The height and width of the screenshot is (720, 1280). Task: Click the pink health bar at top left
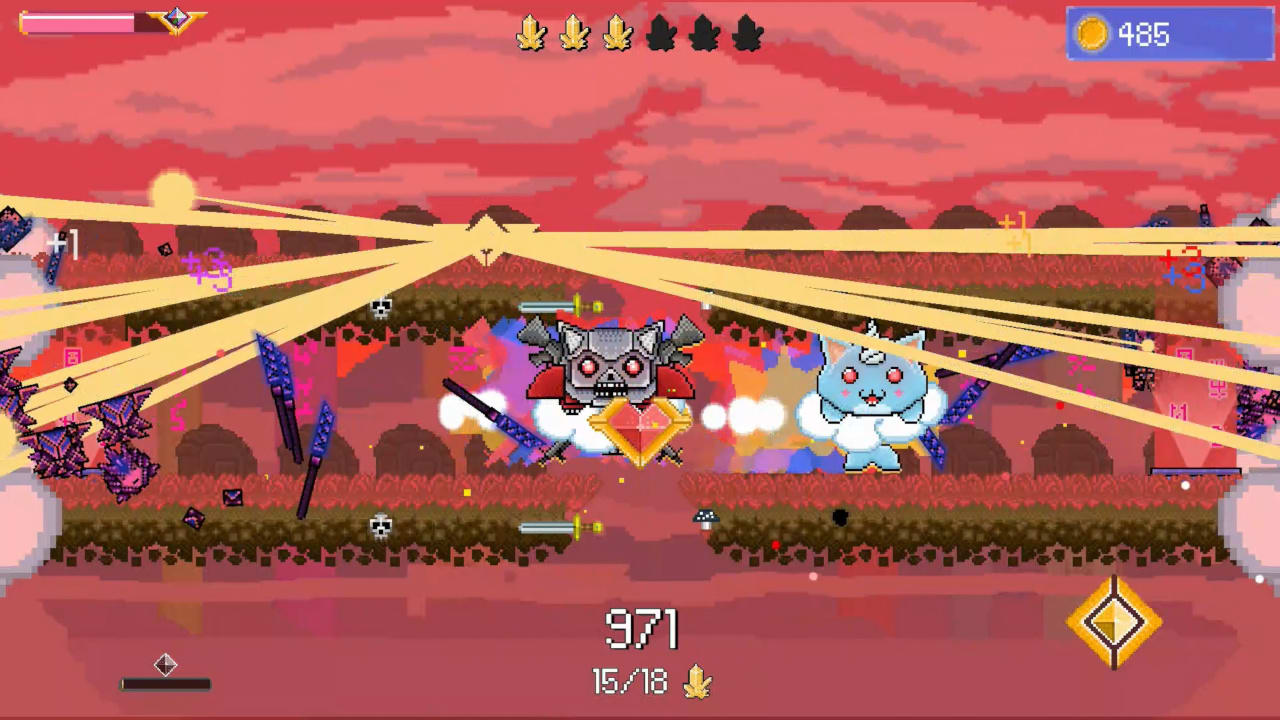click(x=76, y=22)
